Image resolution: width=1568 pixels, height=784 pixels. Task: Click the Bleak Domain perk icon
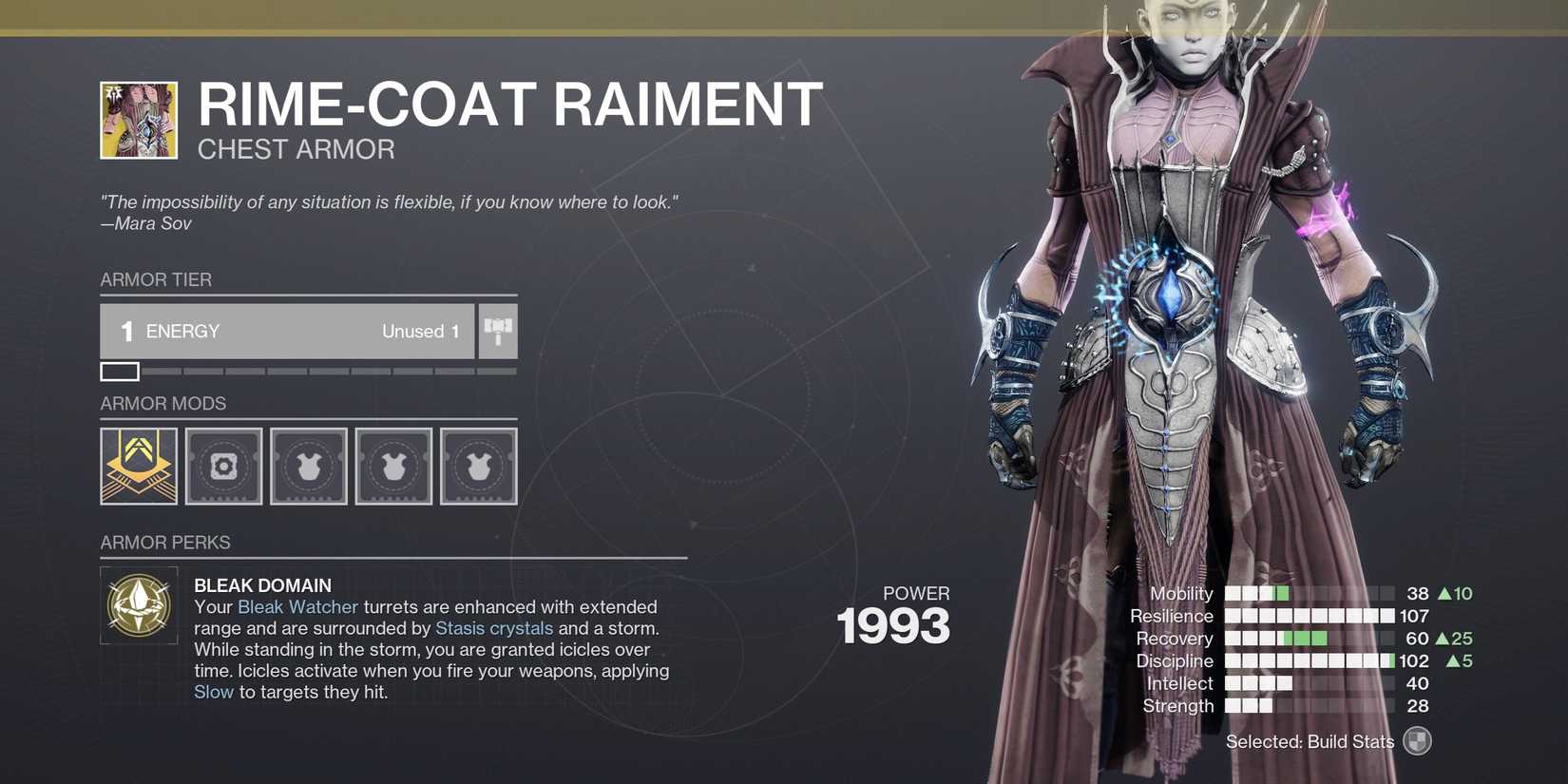[x=139, y=605]
